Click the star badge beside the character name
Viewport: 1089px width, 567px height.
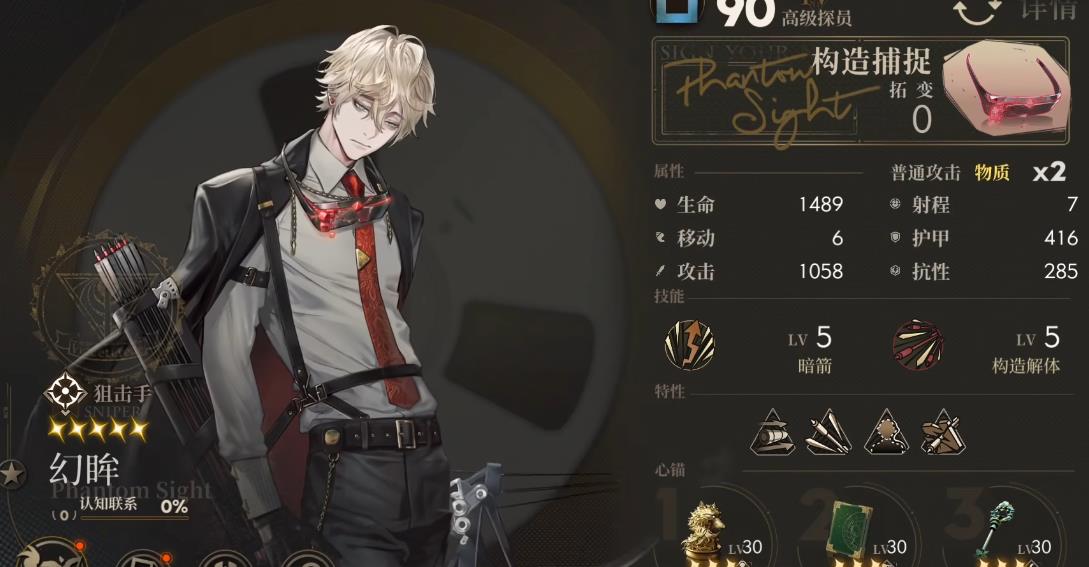click(12, 473)
